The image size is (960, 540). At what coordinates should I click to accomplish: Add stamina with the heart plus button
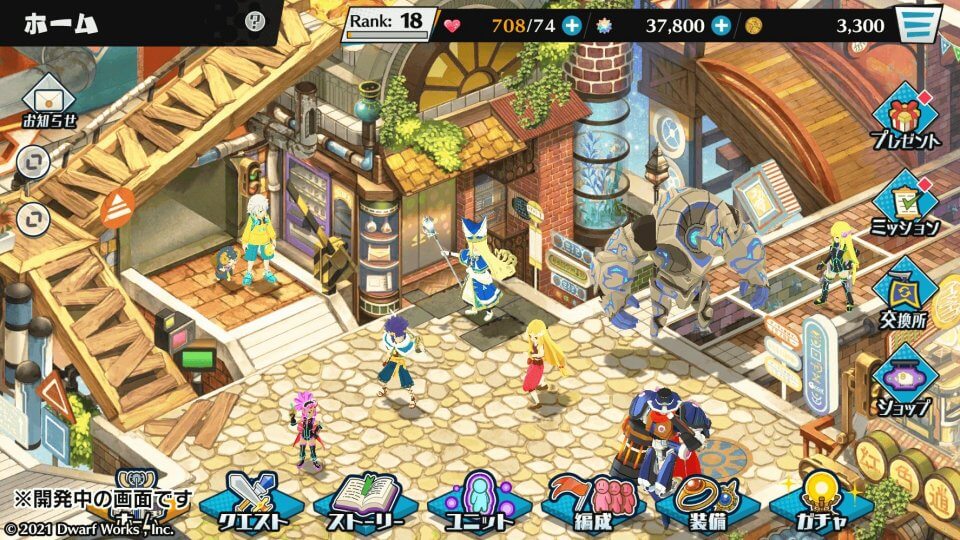[571, 25]
